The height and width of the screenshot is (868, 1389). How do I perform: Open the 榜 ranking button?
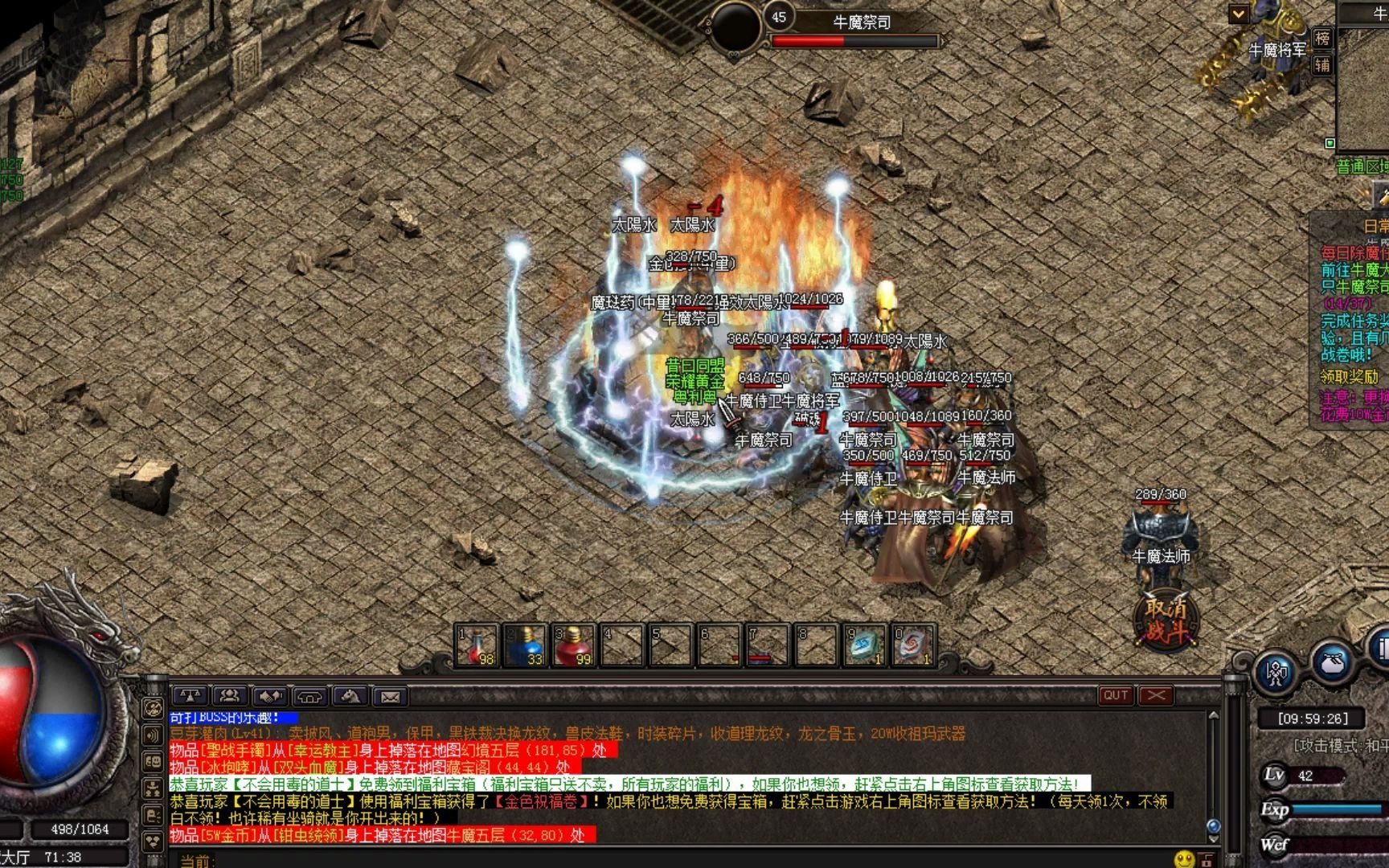click(x=1322, y=38)
